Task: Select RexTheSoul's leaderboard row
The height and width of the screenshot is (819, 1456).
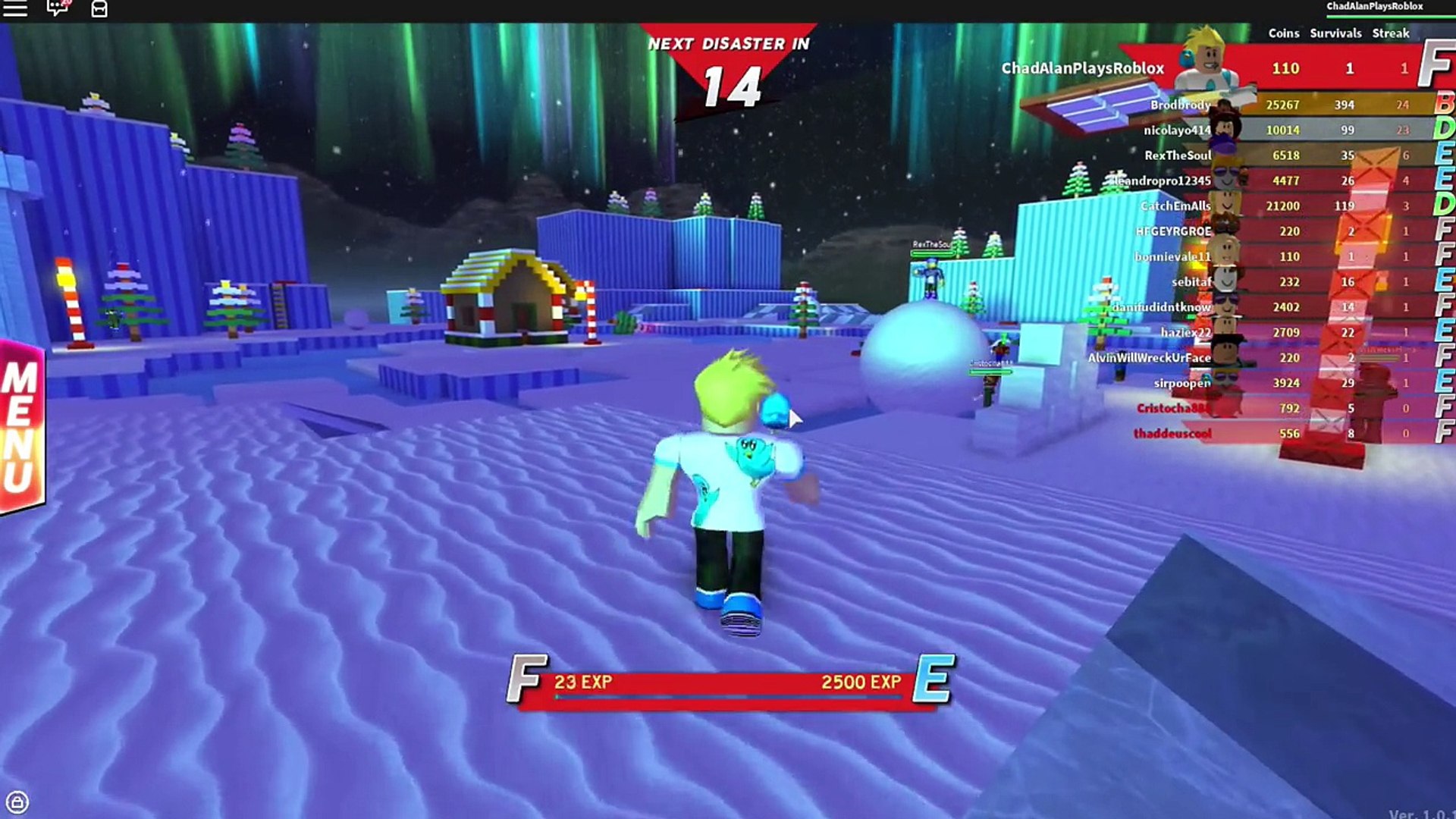Action: point(1178,155)
